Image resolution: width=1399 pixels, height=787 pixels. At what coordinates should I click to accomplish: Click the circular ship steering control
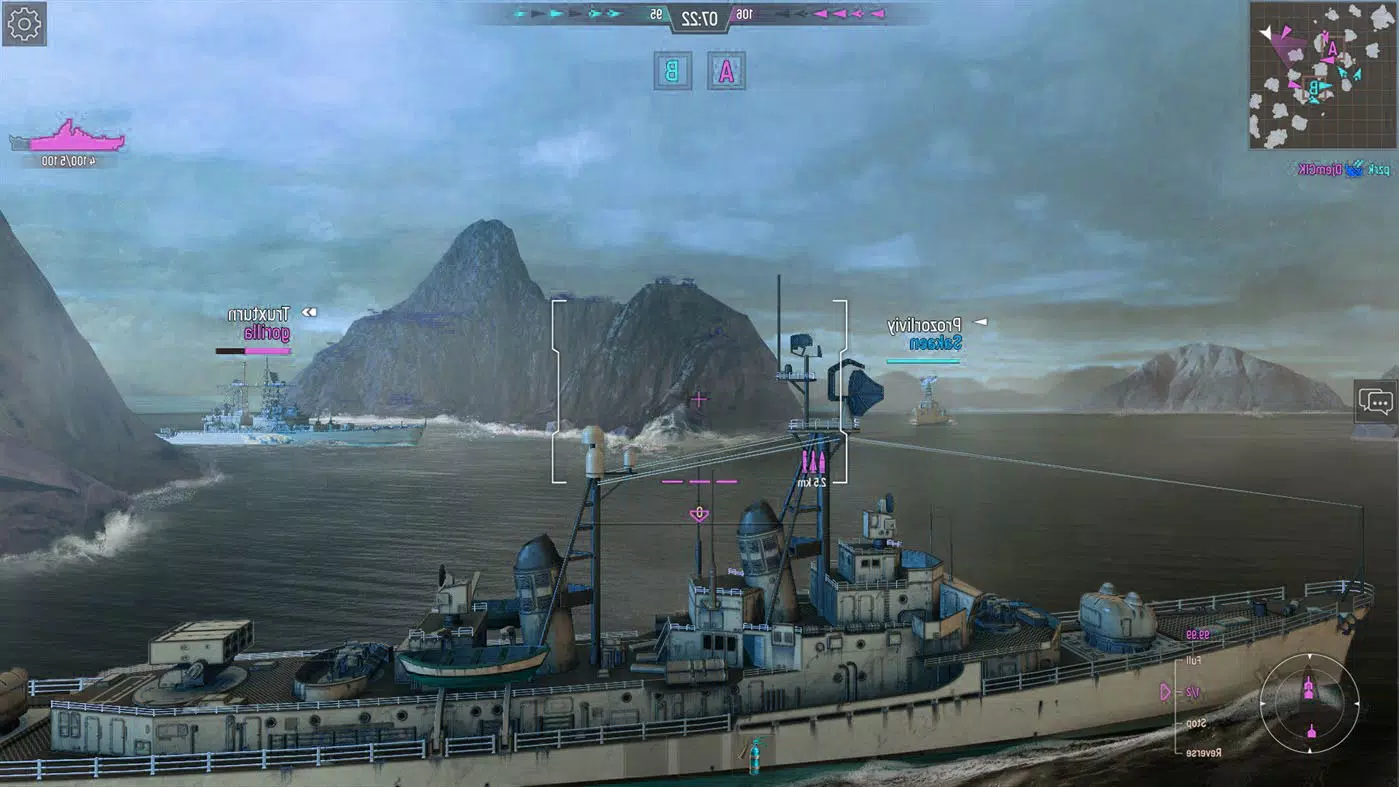[1309, 703]
